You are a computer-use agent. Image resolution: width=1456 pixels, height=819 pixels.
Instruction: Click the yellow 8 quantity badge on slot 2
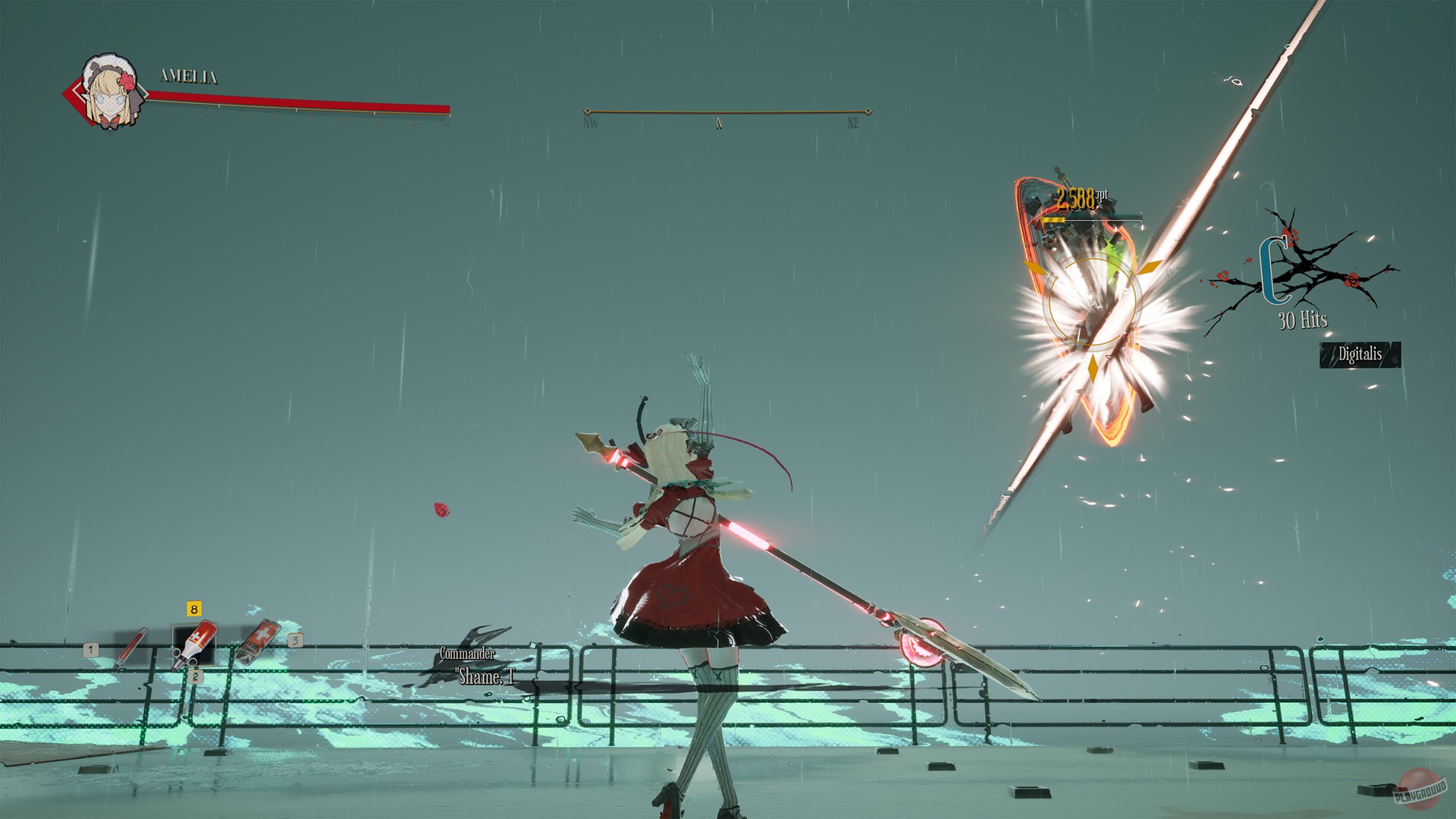193,607
